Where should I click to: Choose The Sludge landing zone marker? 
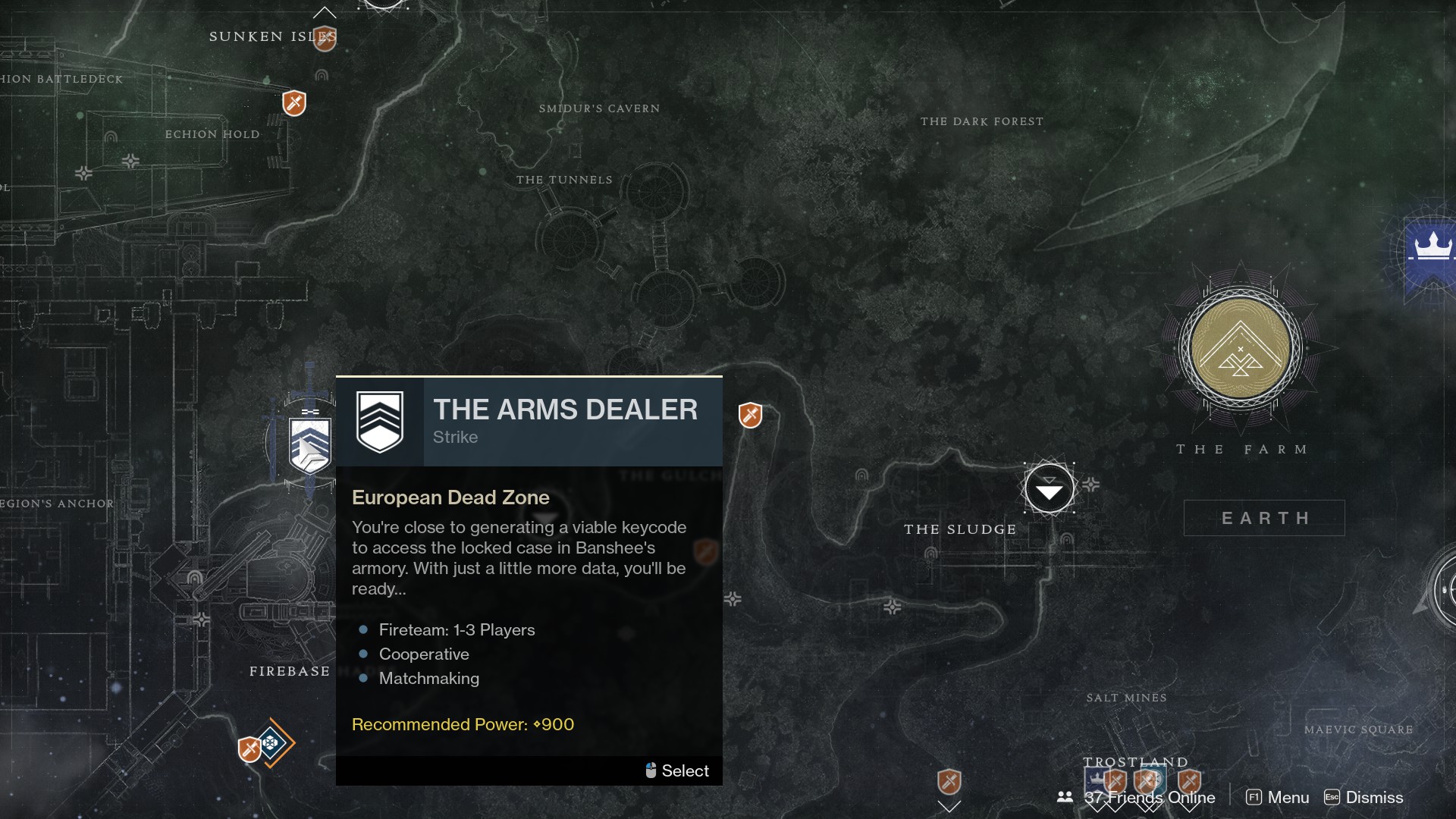[1049, 490]
